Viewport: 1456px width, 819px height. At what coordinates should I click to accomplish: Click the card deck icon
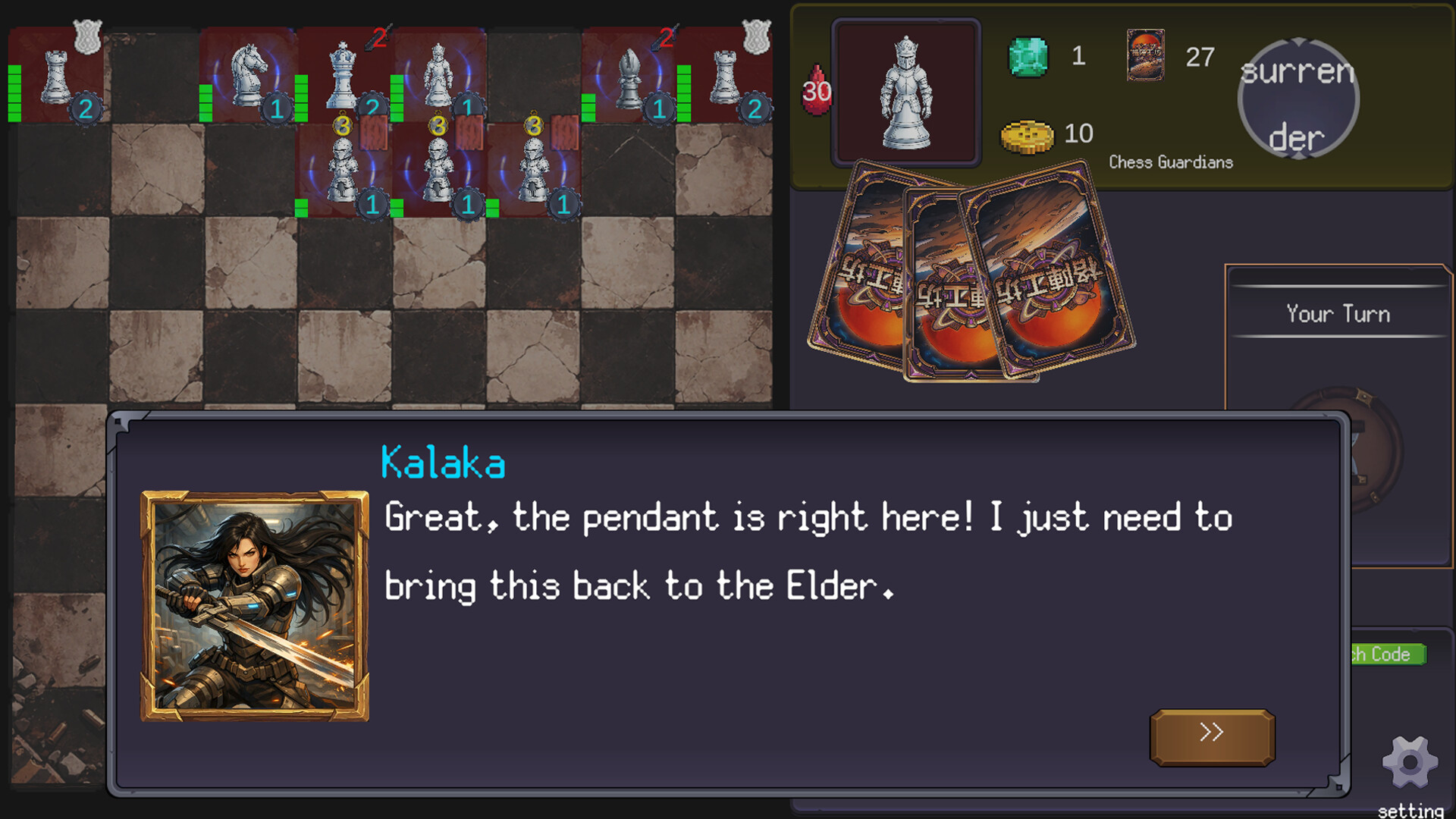[1145, 55]
